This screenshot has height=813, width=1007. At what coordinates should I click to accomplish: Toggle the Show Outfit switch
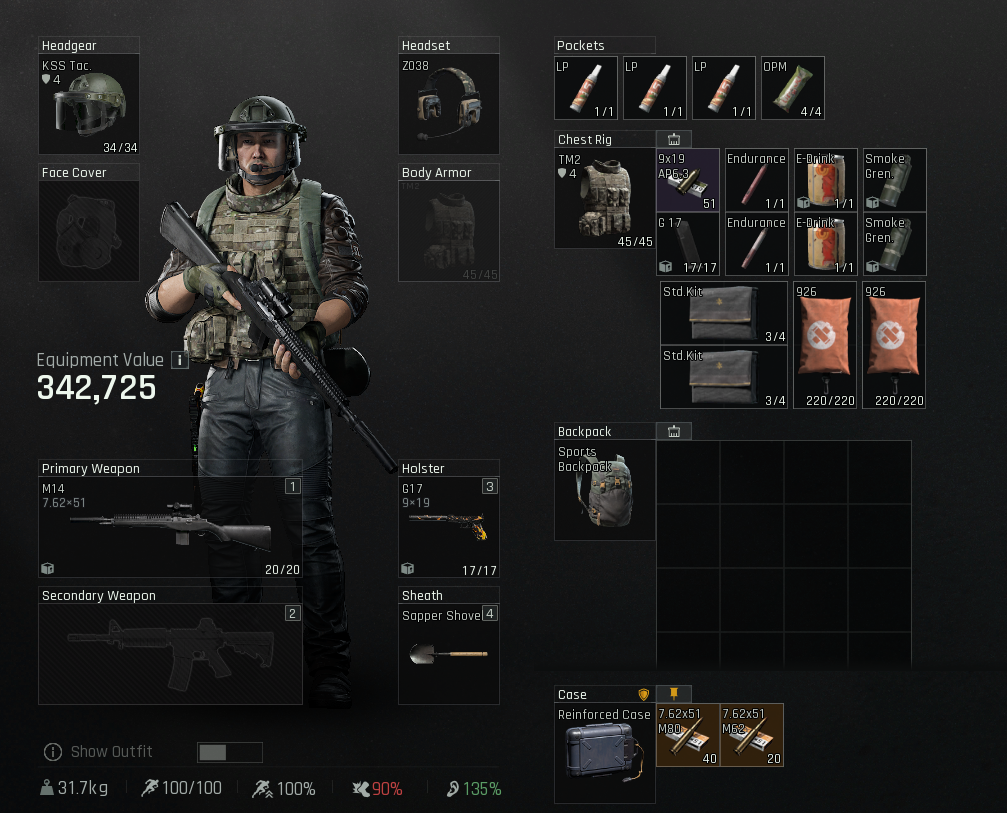click(230, 752)
